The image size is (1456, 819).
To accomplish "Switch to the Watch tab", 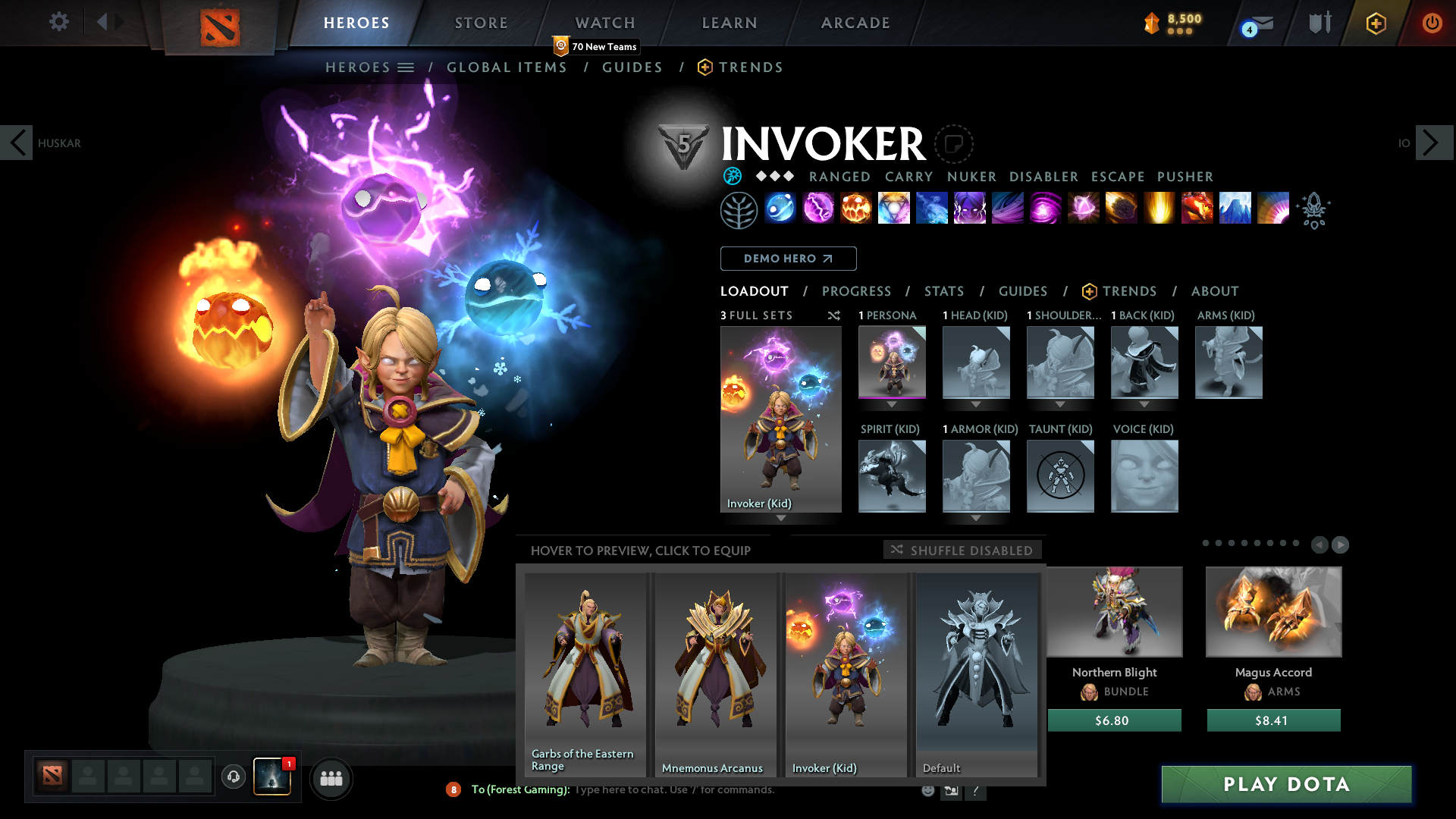I will pos(605,23).
